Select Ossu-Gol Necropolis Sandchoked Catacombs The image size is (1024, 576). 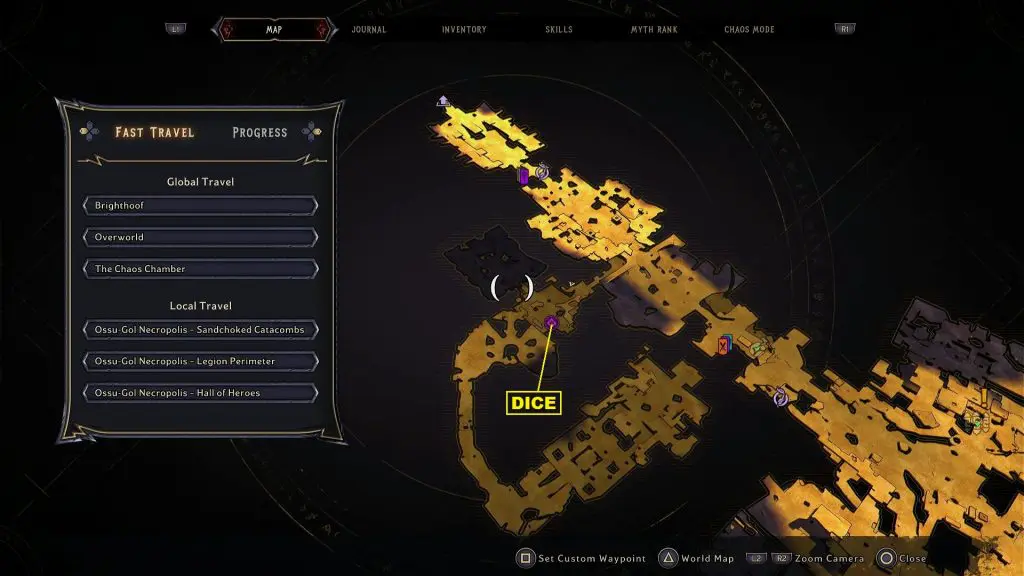(200, 329)
